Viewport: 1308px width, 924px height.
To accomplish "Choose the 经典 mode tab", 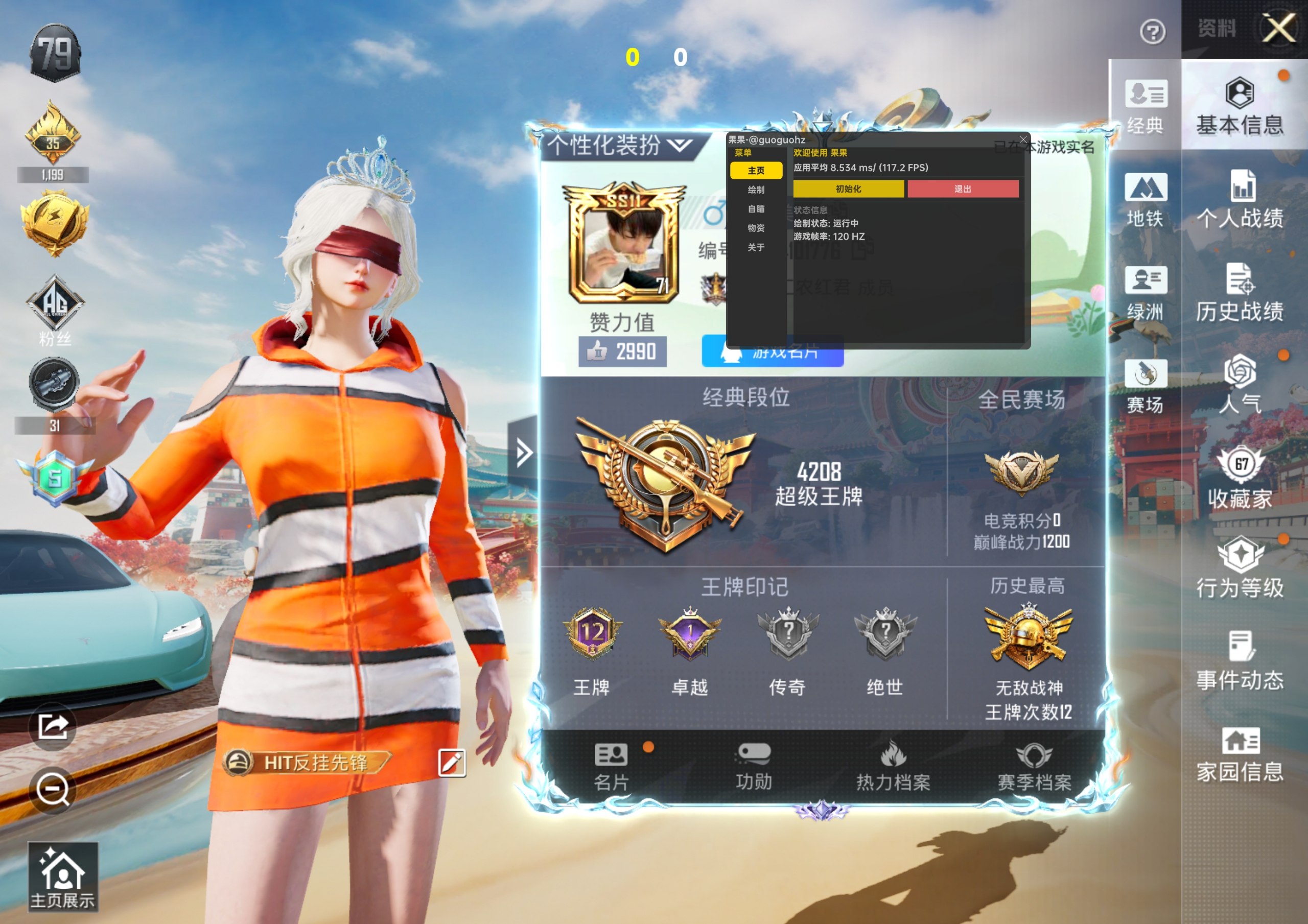I will [1145, 108].
